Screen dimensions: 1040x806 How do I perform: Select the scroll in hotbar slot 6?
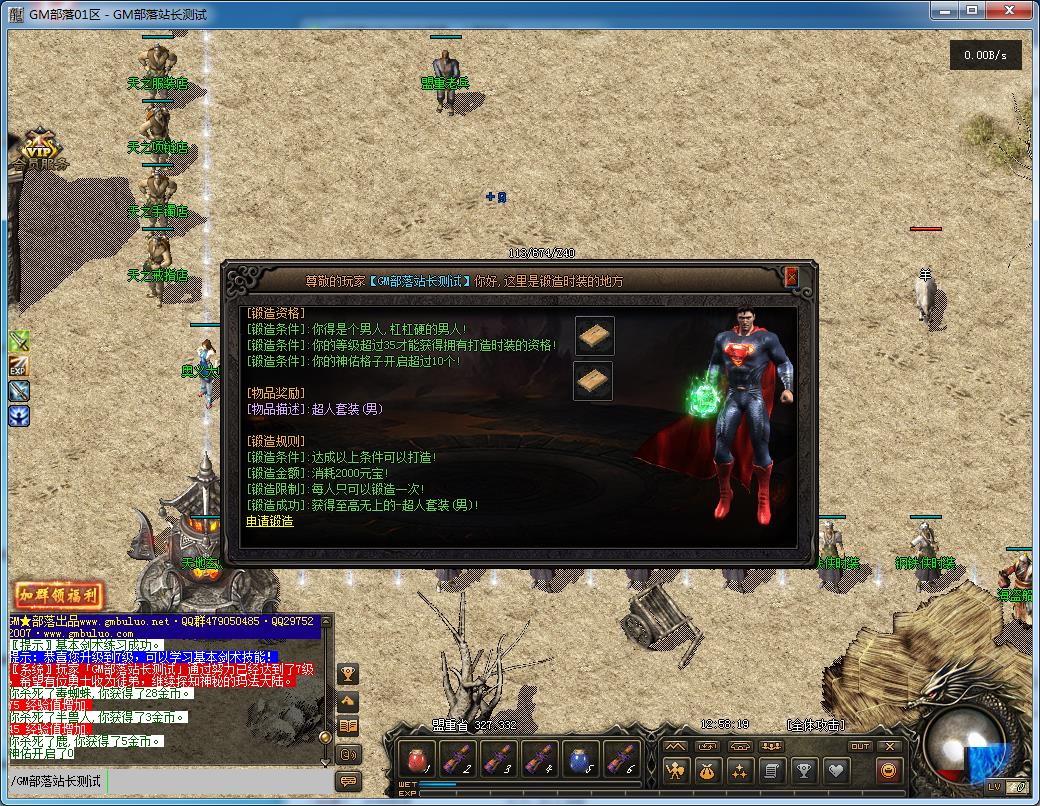[x=621, y=758]
